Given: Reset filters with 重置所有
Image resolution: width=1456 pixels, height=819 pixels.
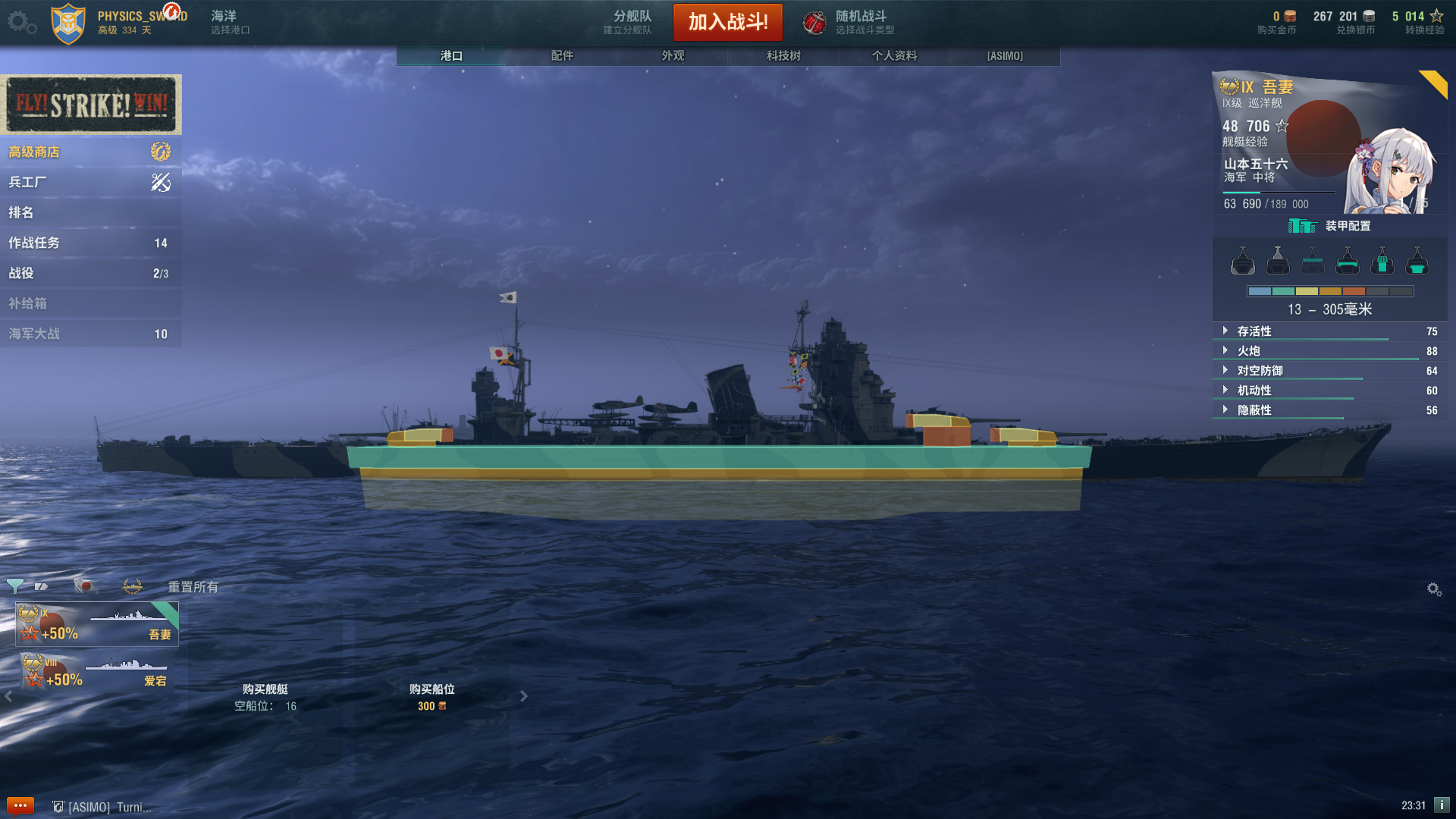Looking at the screenshot, I should pyautogui.click(x=193, y=586).
